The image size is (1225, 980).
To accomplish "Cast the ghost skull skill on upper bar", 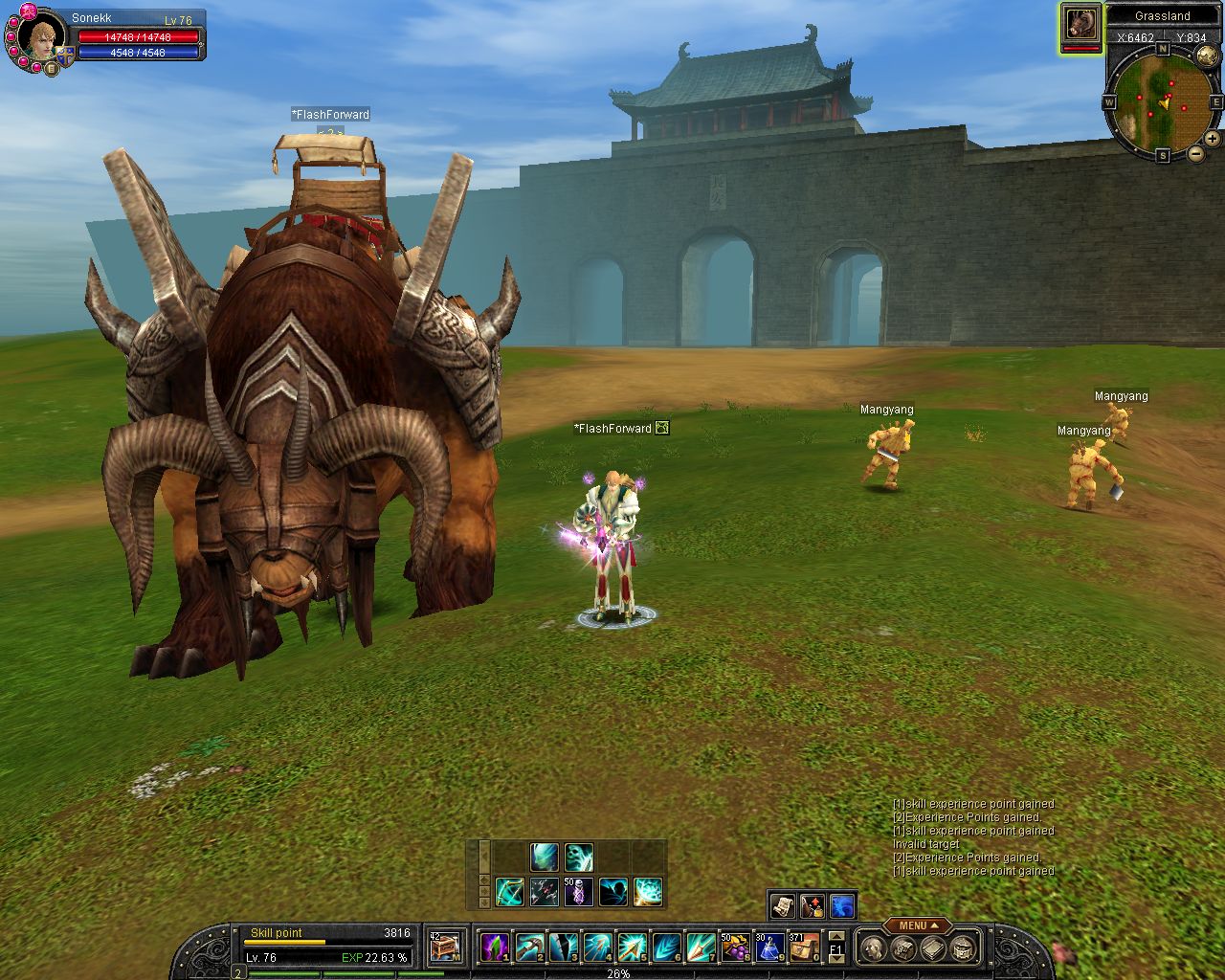I will [579, 857].
